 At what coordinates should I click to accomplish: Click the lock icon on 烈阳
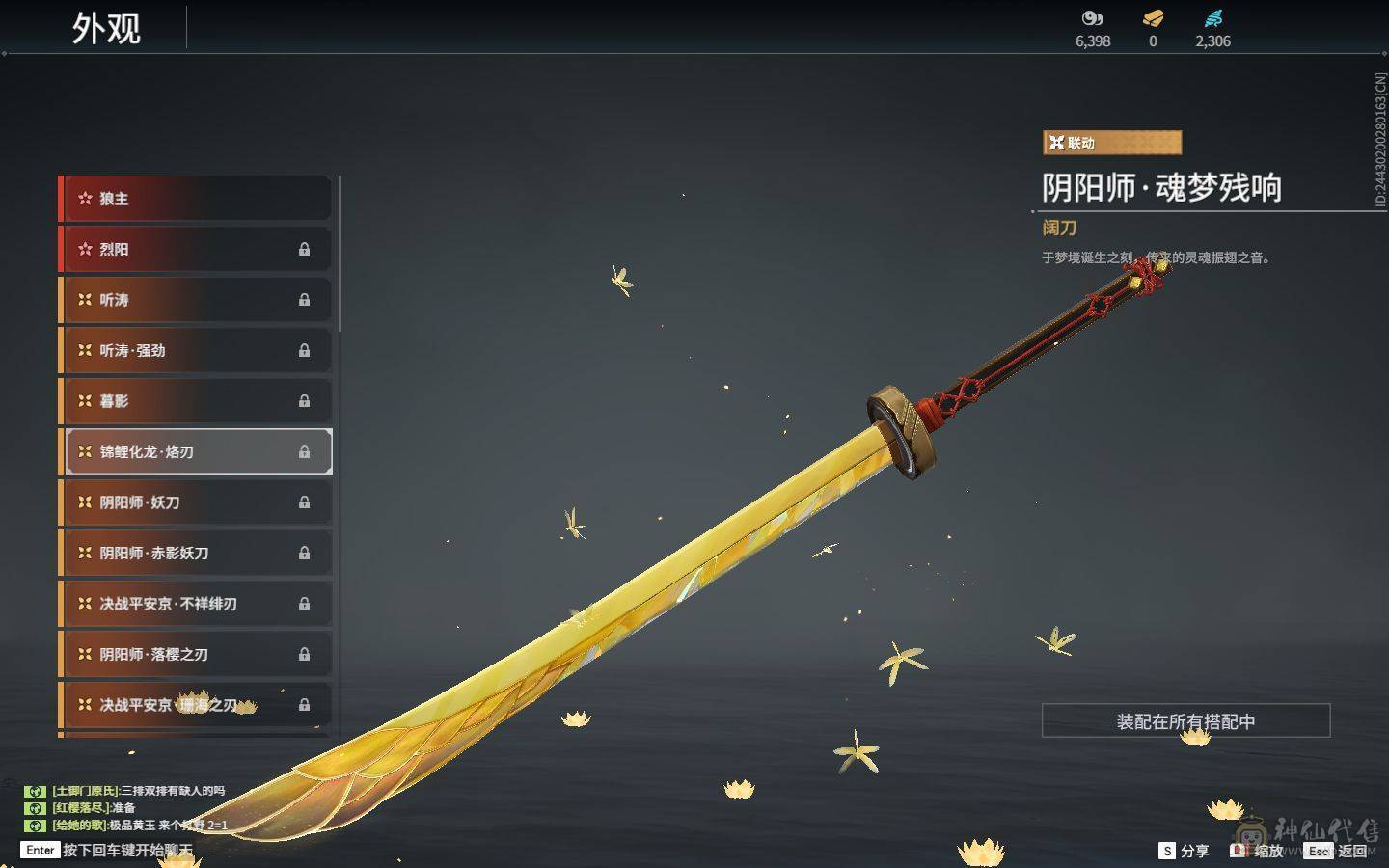click(304, 250)
